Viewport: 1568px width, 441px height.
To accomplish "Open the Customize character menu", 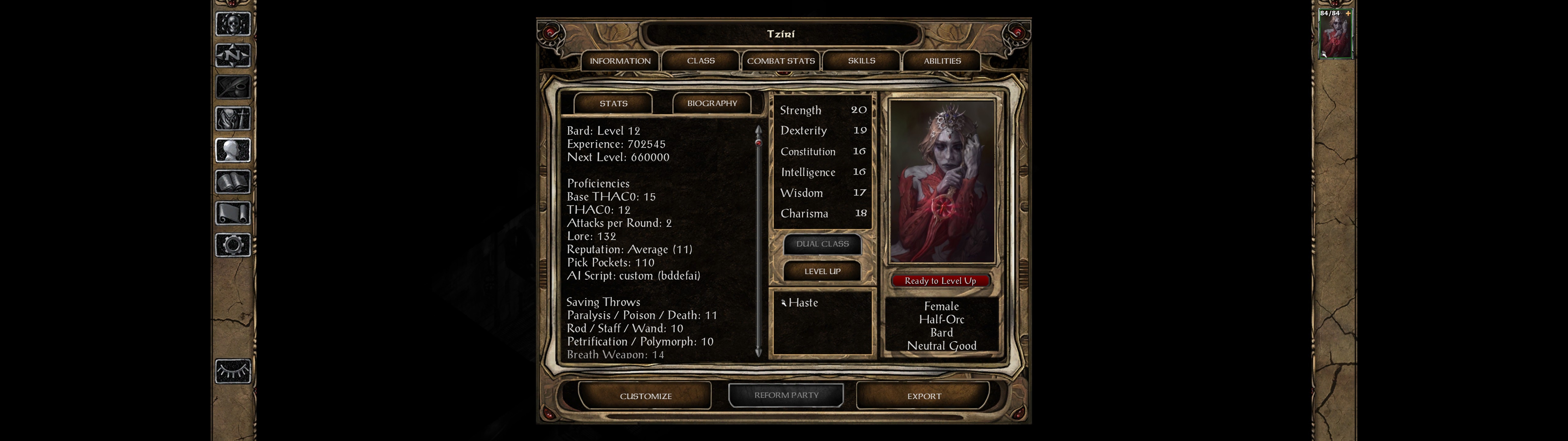I will click(x=645, y=396).
